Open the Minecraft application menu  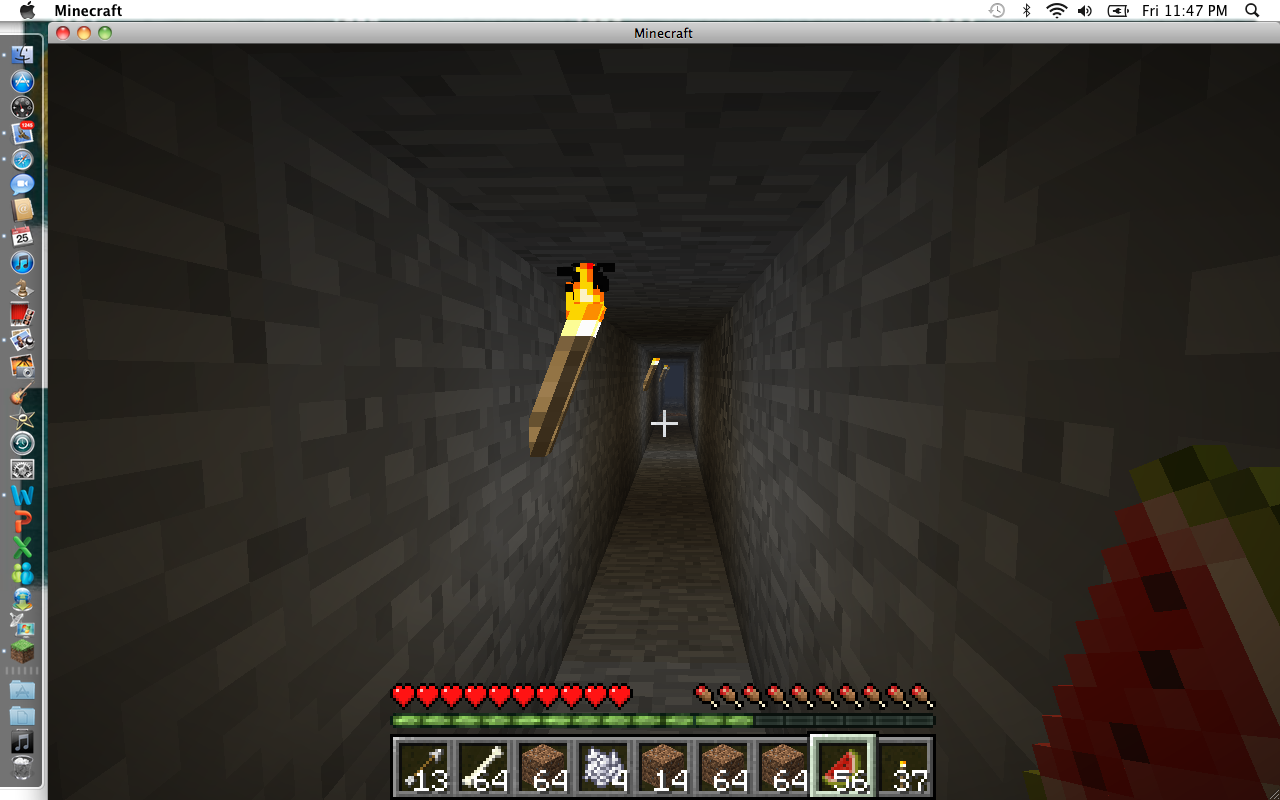click(90, 10)
